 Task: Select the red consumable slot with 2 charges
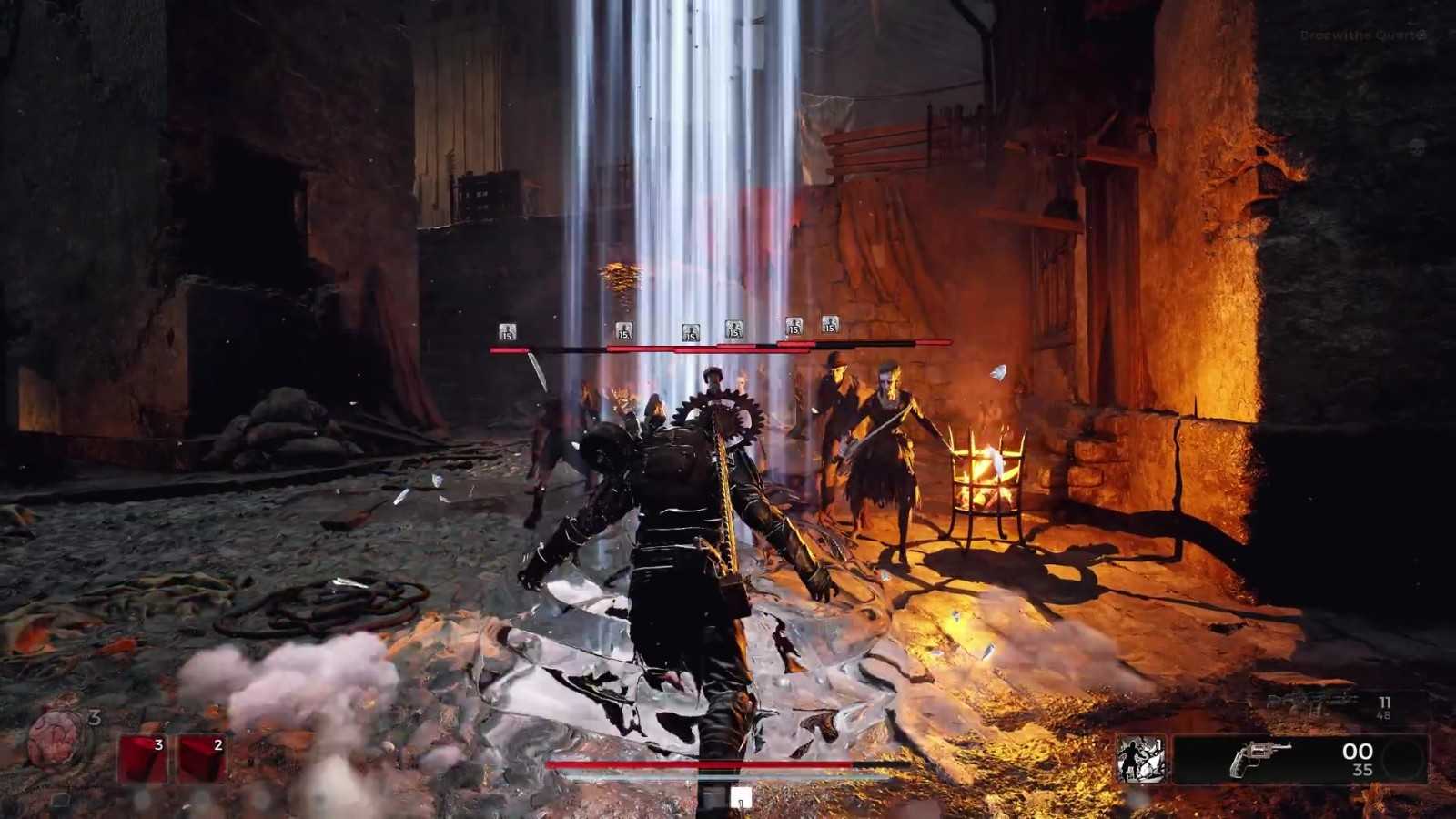point(202,760)
